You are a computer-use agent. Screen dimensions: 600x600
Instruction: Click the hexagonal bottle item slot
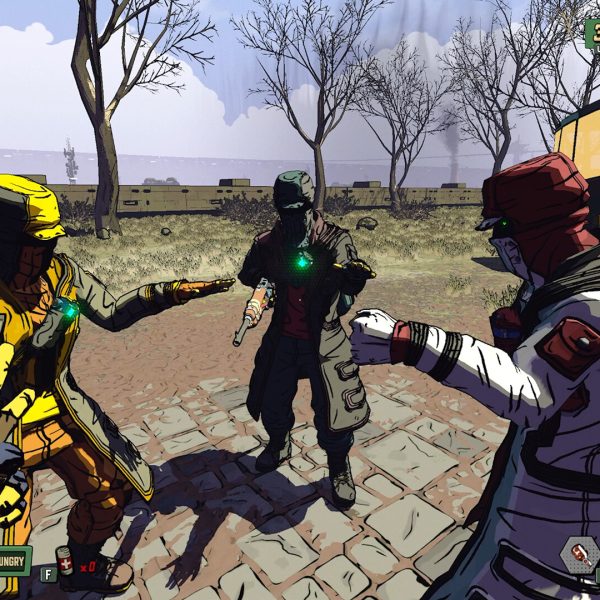pyautogui.click(x=578, y=554)
